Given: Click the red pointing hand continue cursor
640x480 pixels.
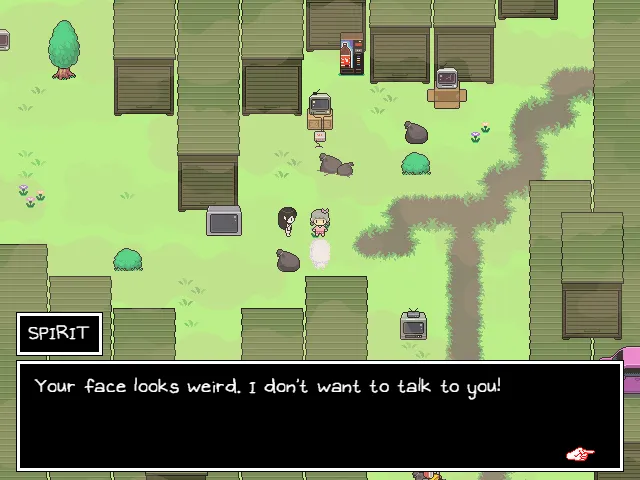Looking at the screenshot, I should tap(579, 454).
